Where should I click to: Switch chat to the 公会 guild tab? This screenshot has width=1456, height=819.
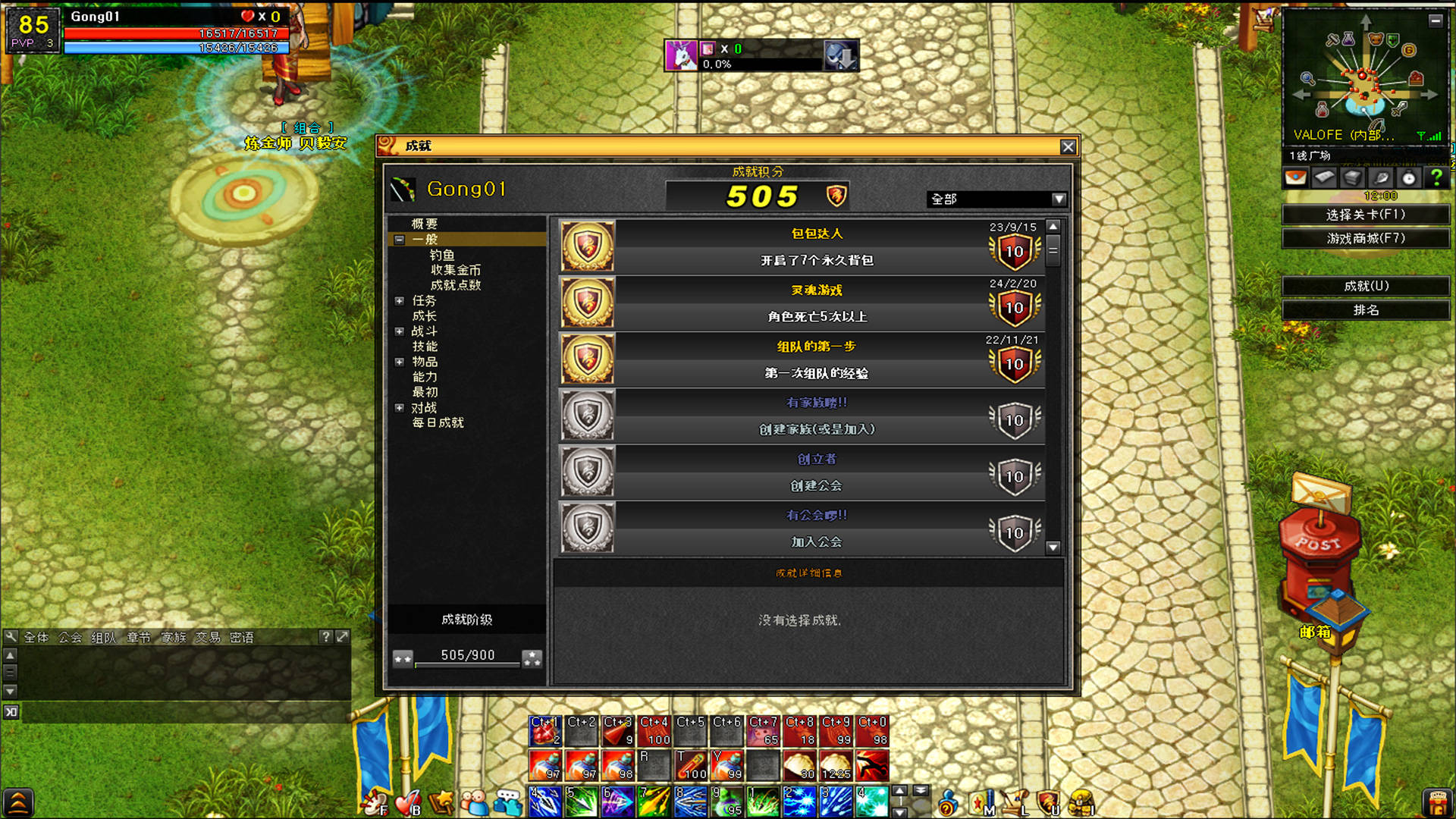click(x=70, y=637)
